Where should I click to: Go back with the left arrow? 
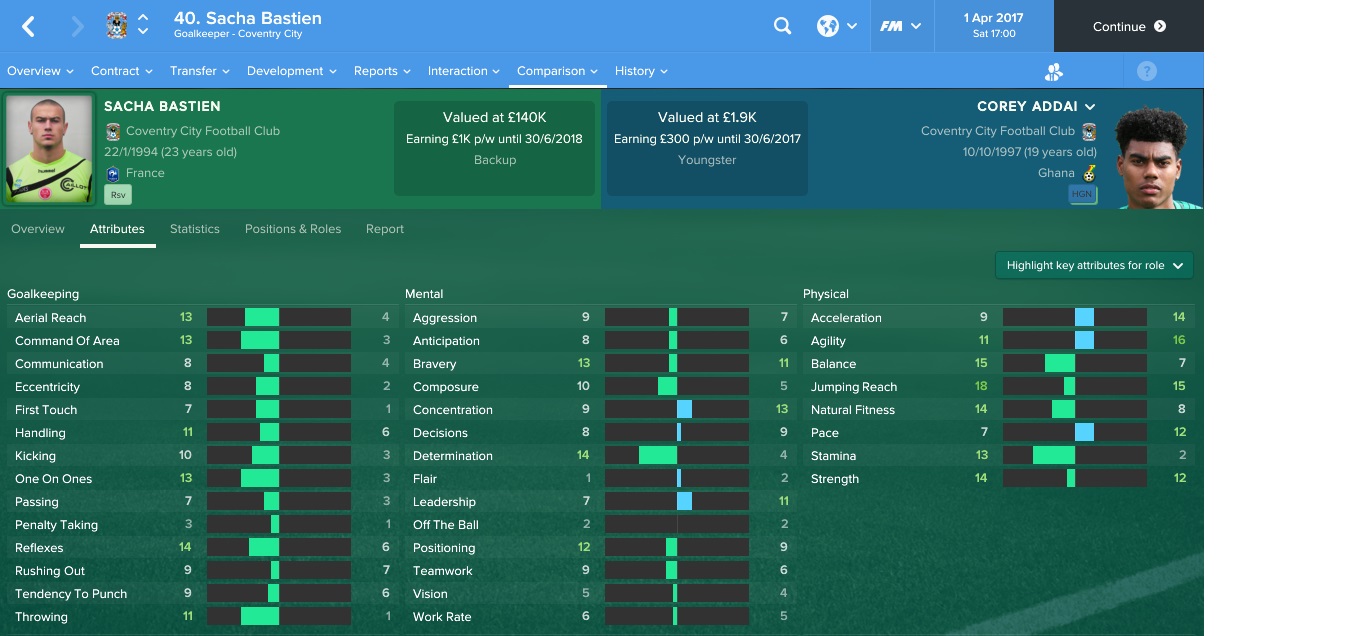28,27
